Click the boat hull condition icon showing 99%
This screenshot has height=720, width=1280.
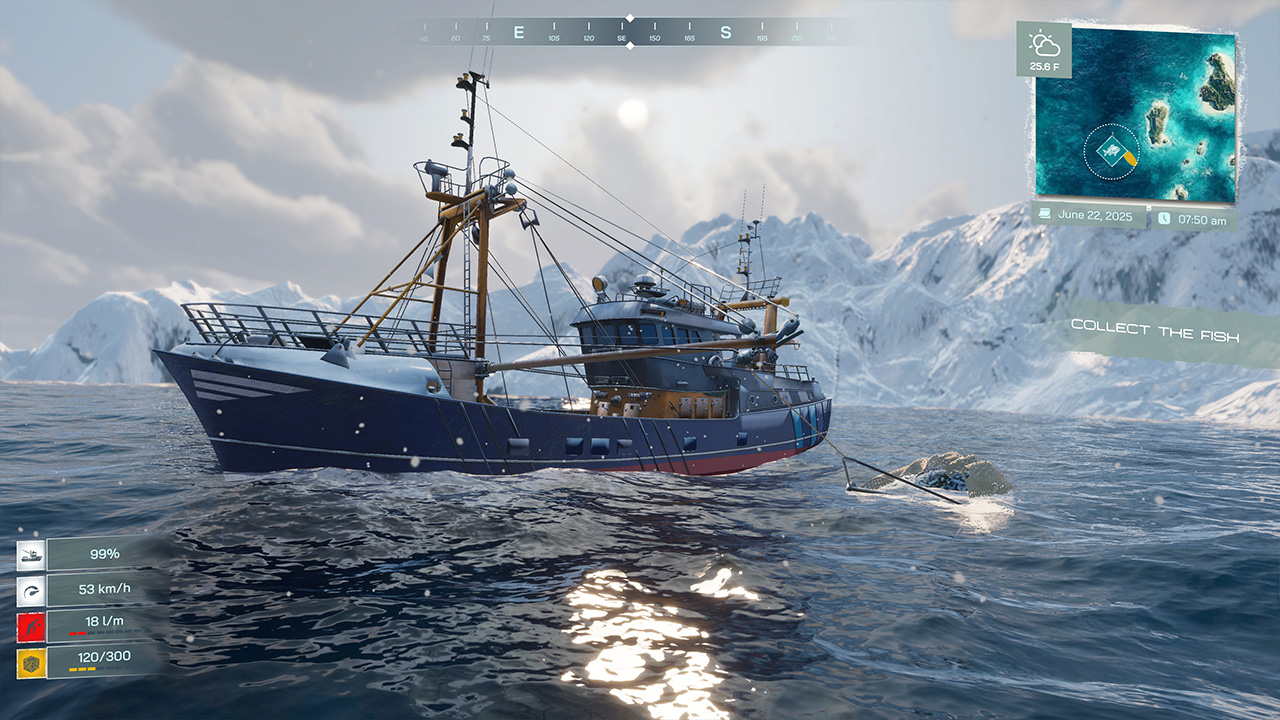[31, 555]
